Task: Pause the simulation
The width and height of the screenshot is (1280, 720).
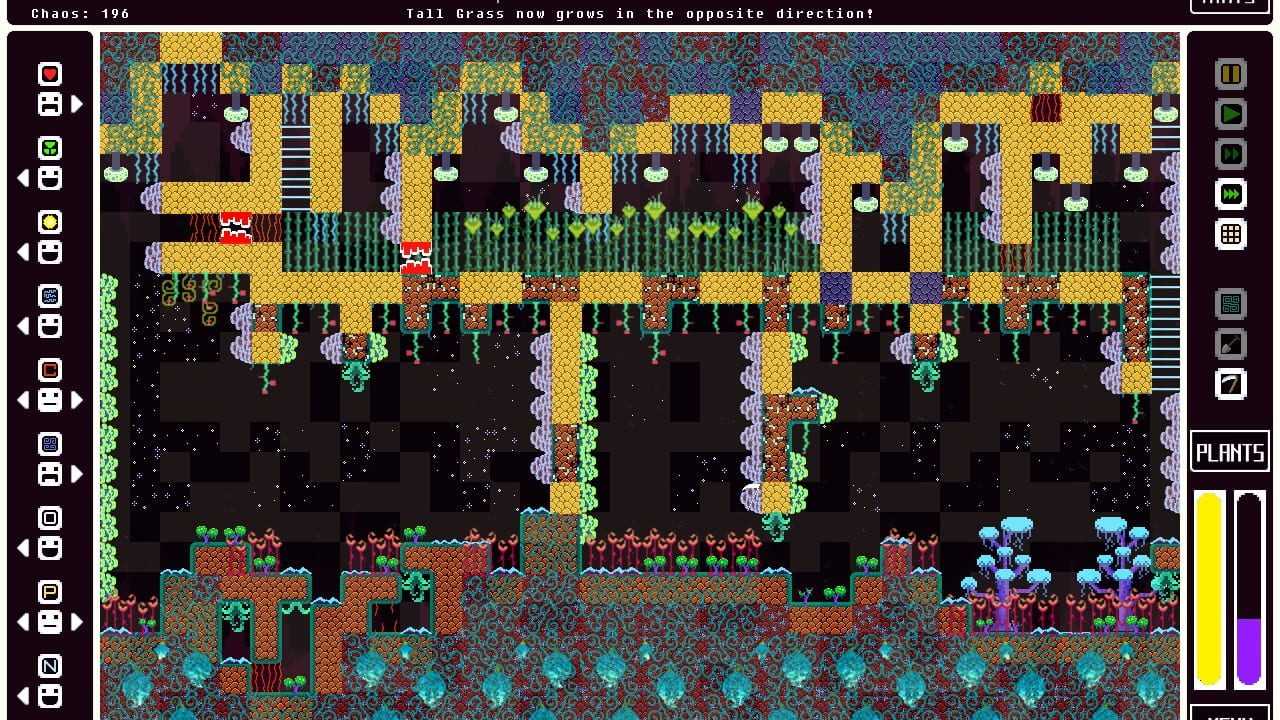Action: click(x=1230, y=74)
